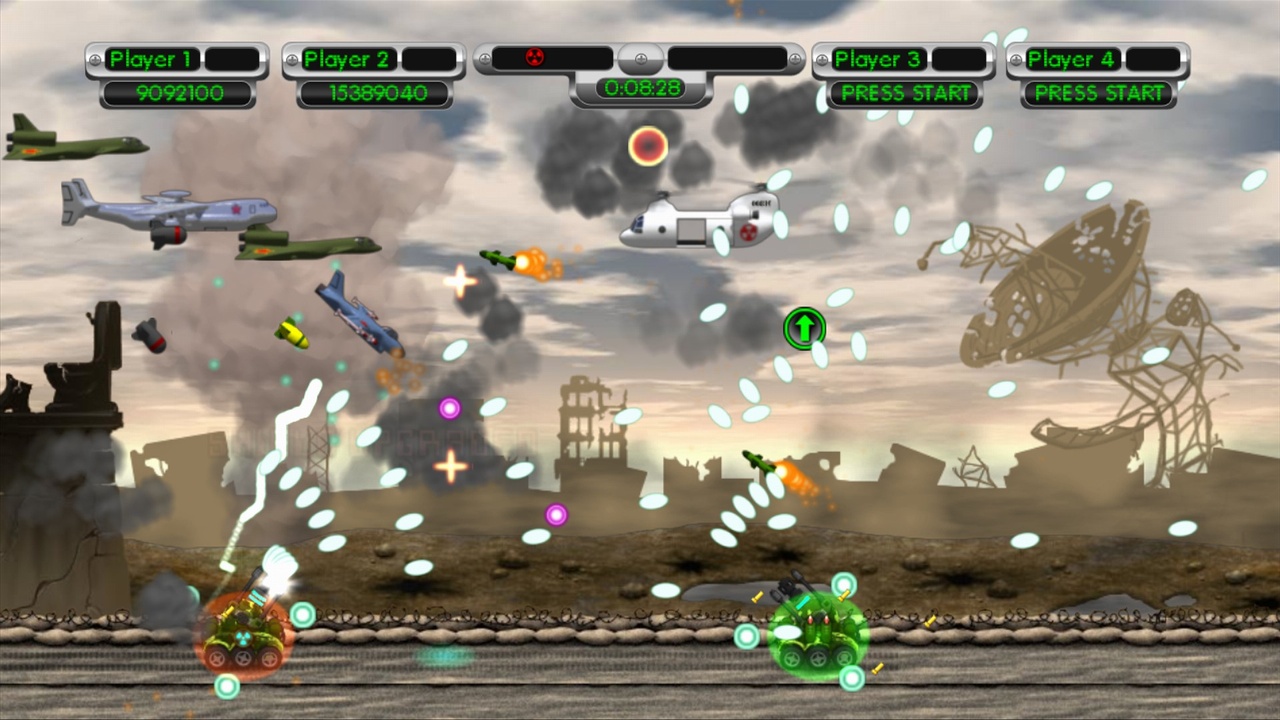Activate the Player 4 join slot
The image size is (1280, 720).
(x=1098, y=93)
